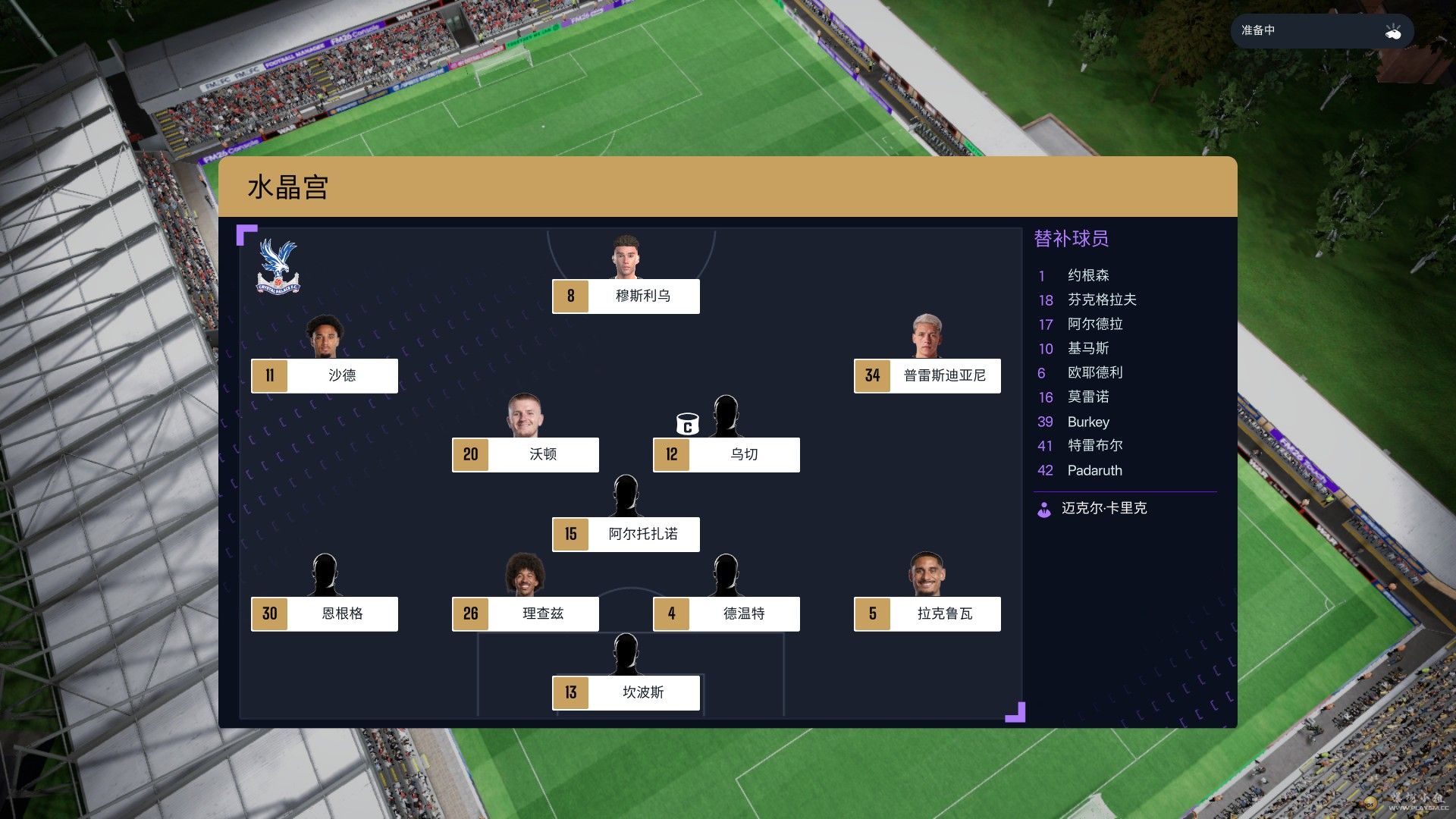Pick defender 理查兹 number 26

click(525, 613)
